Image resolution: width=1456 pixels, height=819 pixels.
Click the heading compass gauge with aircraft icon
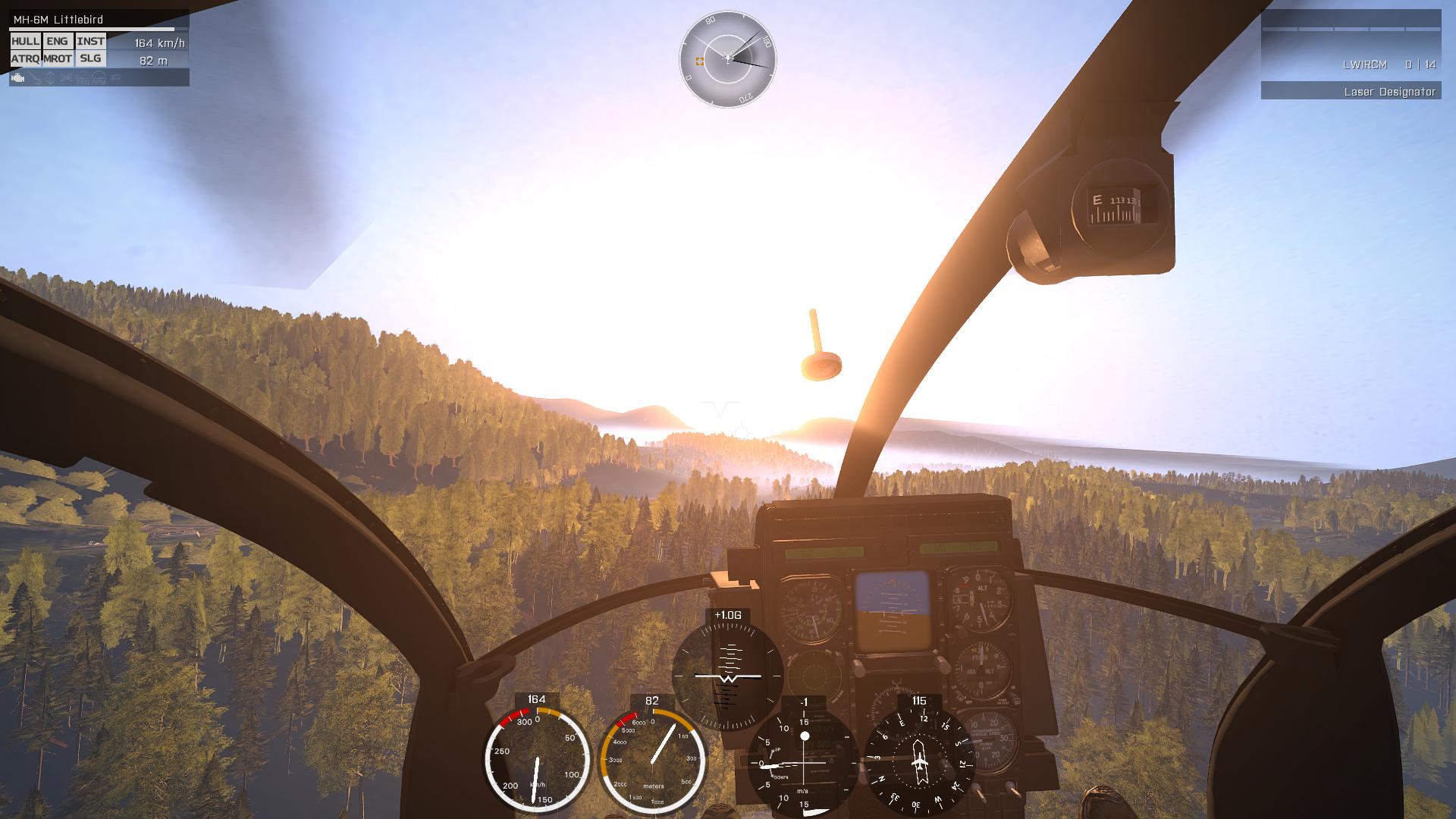tap(919, 760)
